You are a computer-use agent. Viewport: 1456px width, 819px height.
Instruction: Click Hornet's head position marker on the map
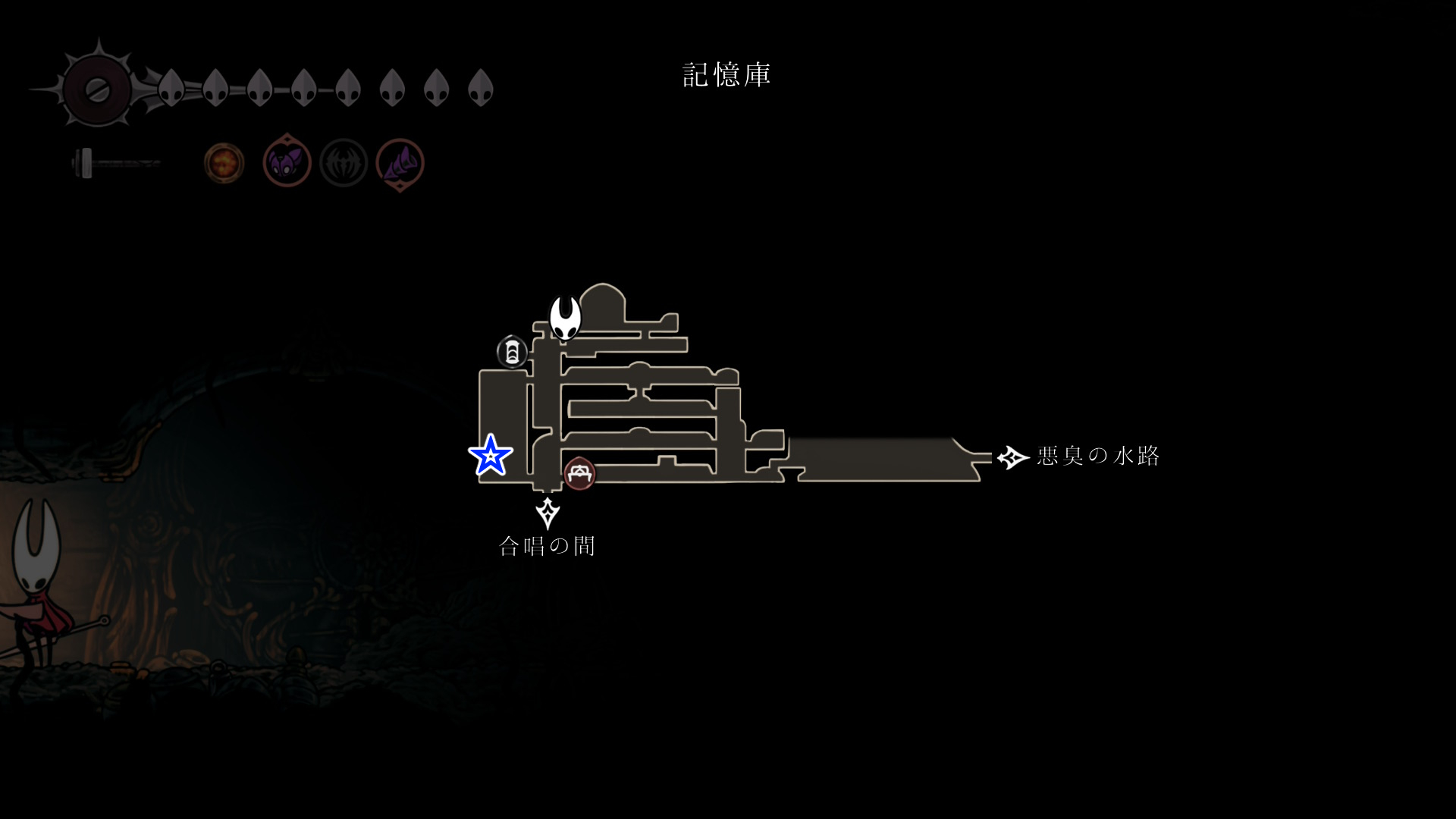[565, 318]
